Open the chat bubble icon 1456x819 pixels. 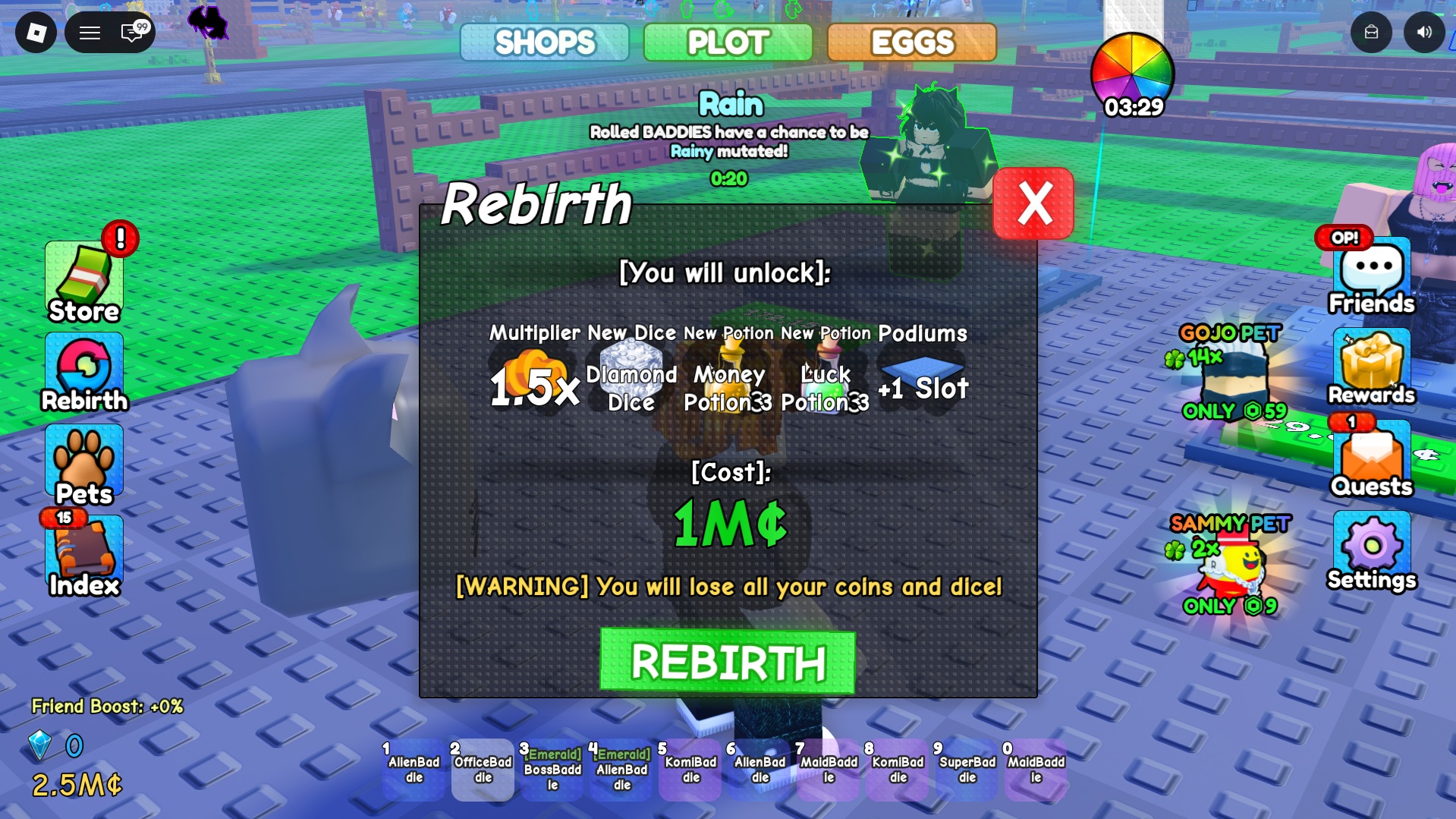131,33
